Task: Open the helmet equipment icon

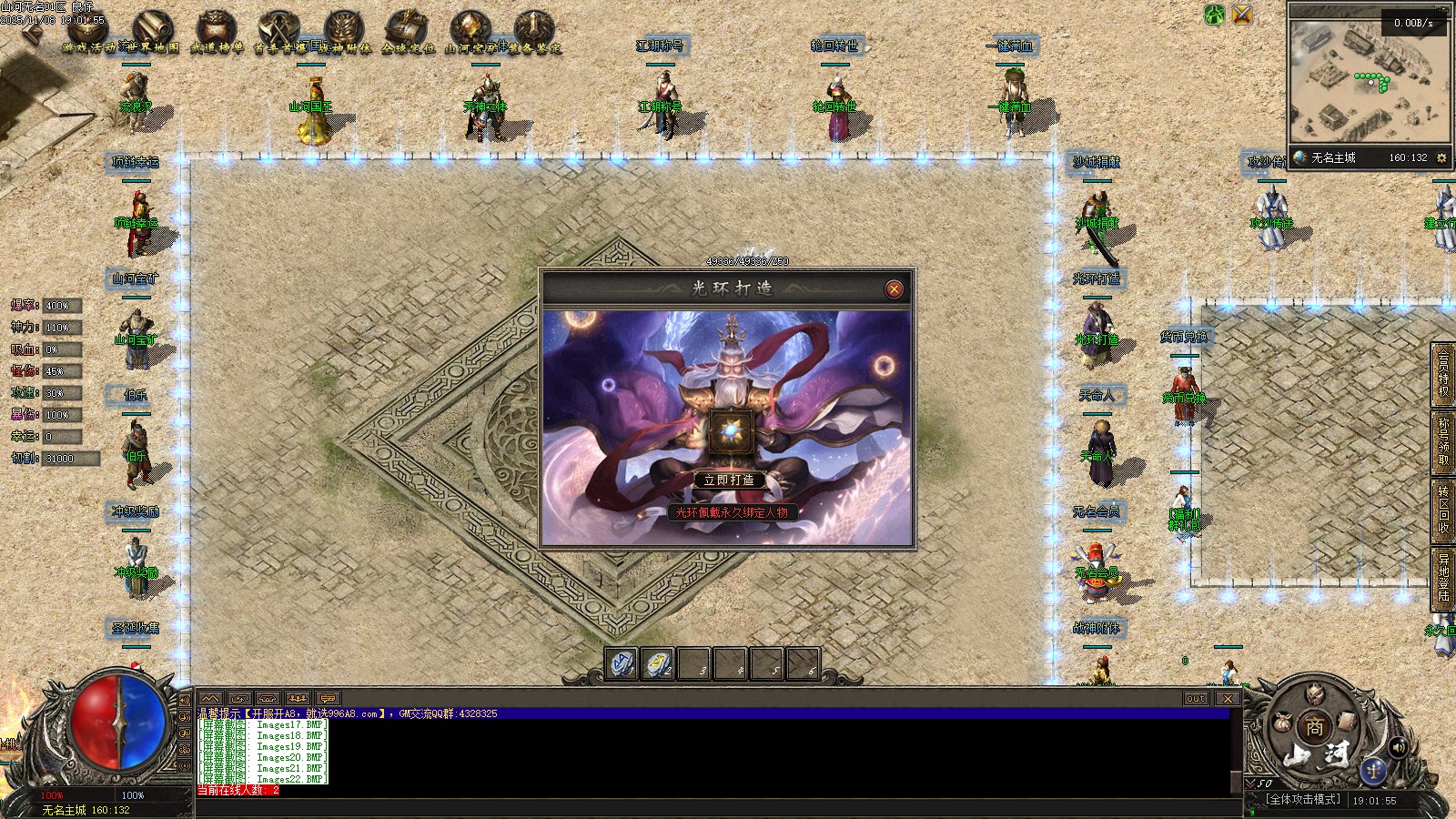Action: click(1314, 695)
